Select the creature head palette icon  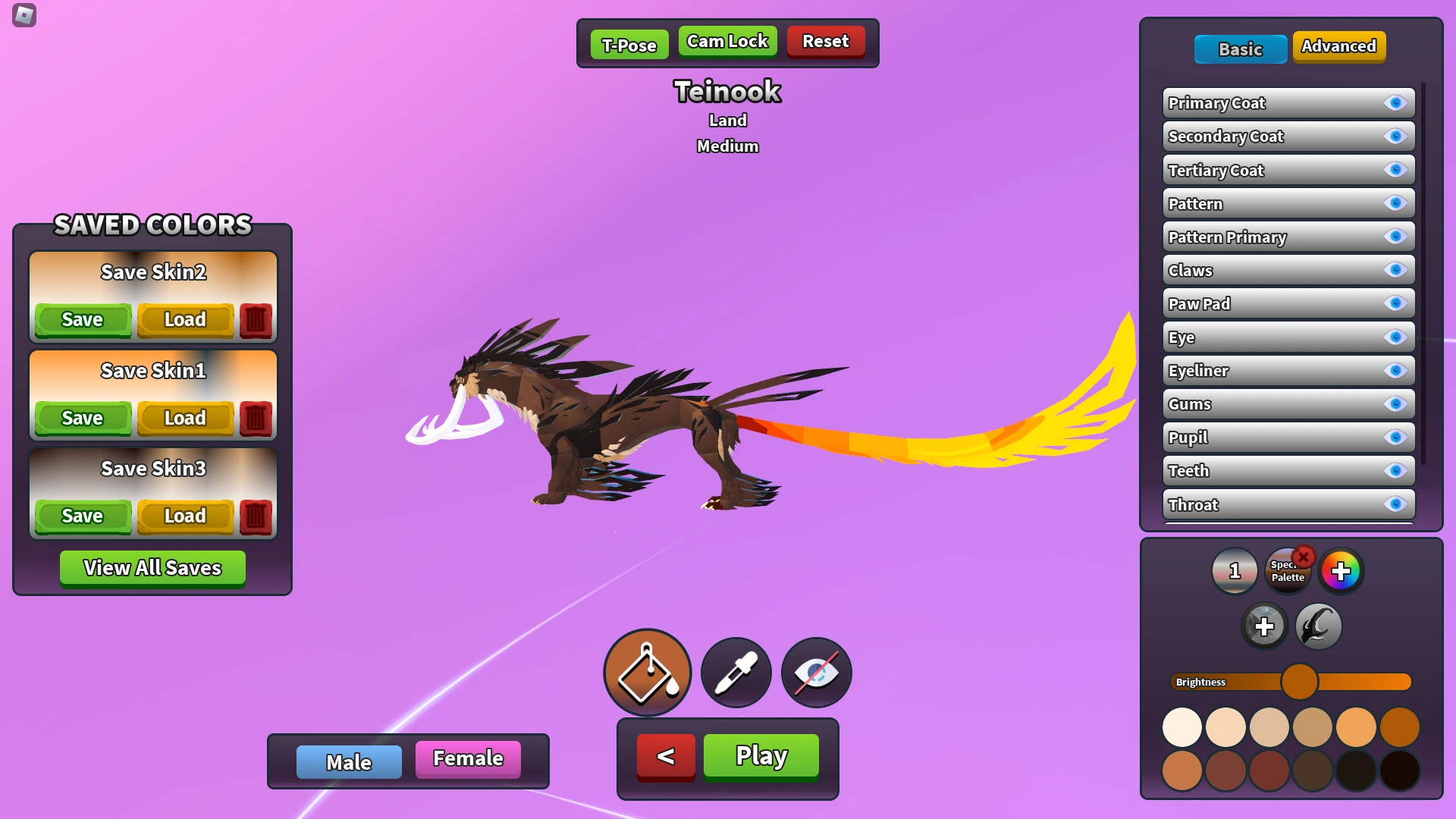[x=1318, y=626]
